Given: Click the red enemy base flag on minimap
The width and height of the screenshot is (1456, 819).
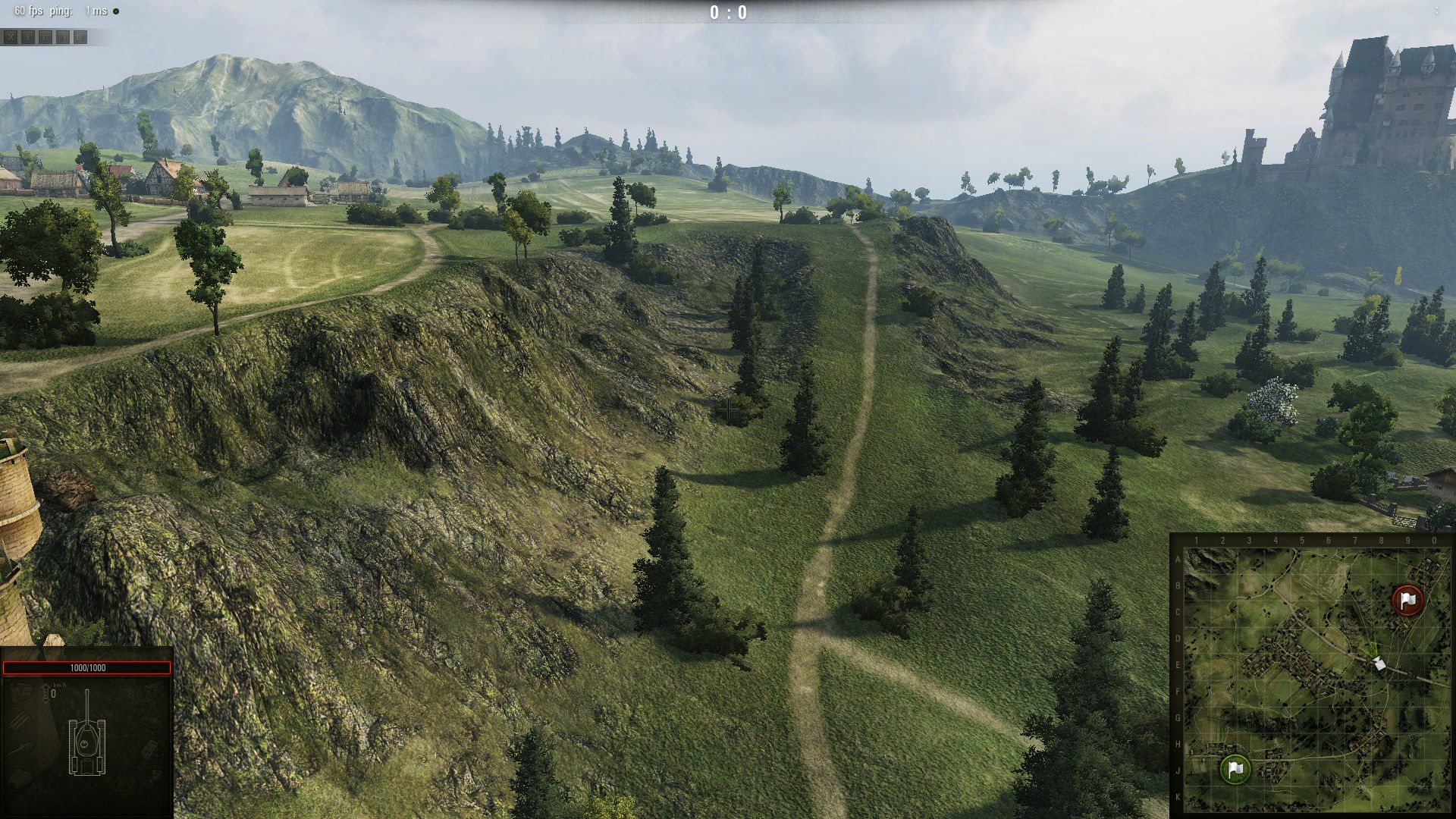Looking at the screenshot, I should click(1407, 600).
